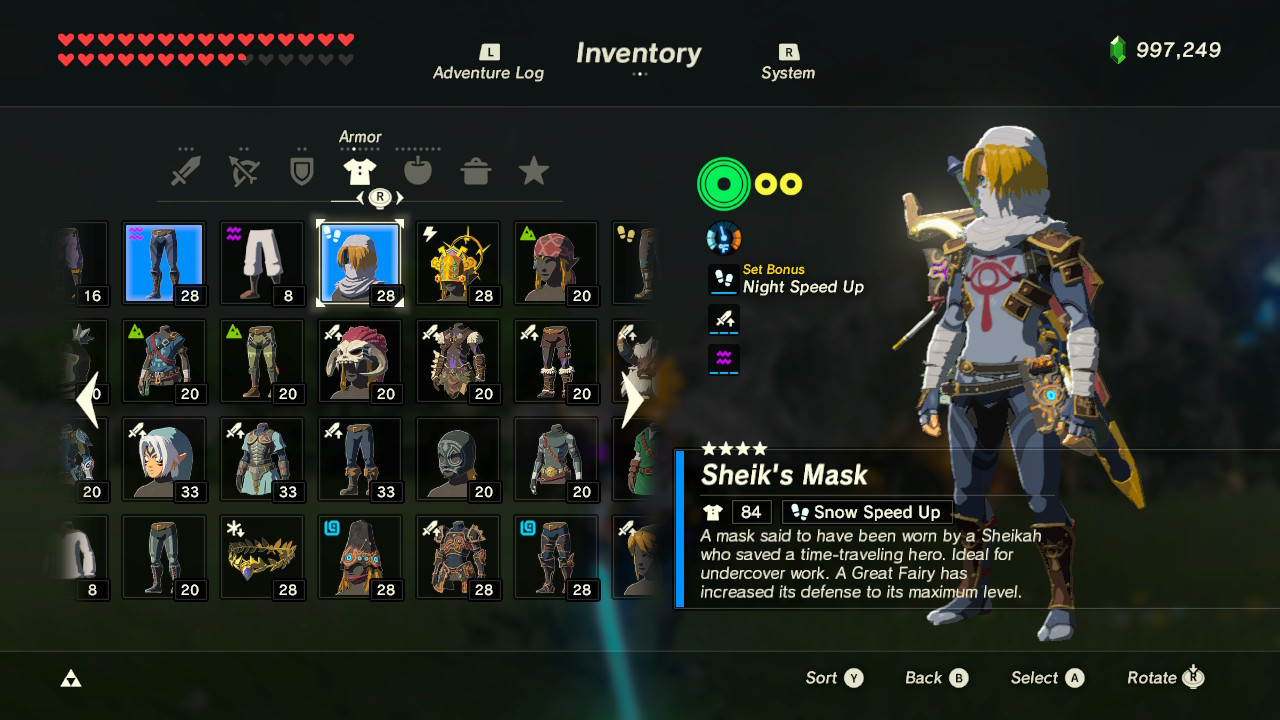This screenshot has height=720, width=1280.
Task: Click the apple materials category icon
Action: (418, 170)
